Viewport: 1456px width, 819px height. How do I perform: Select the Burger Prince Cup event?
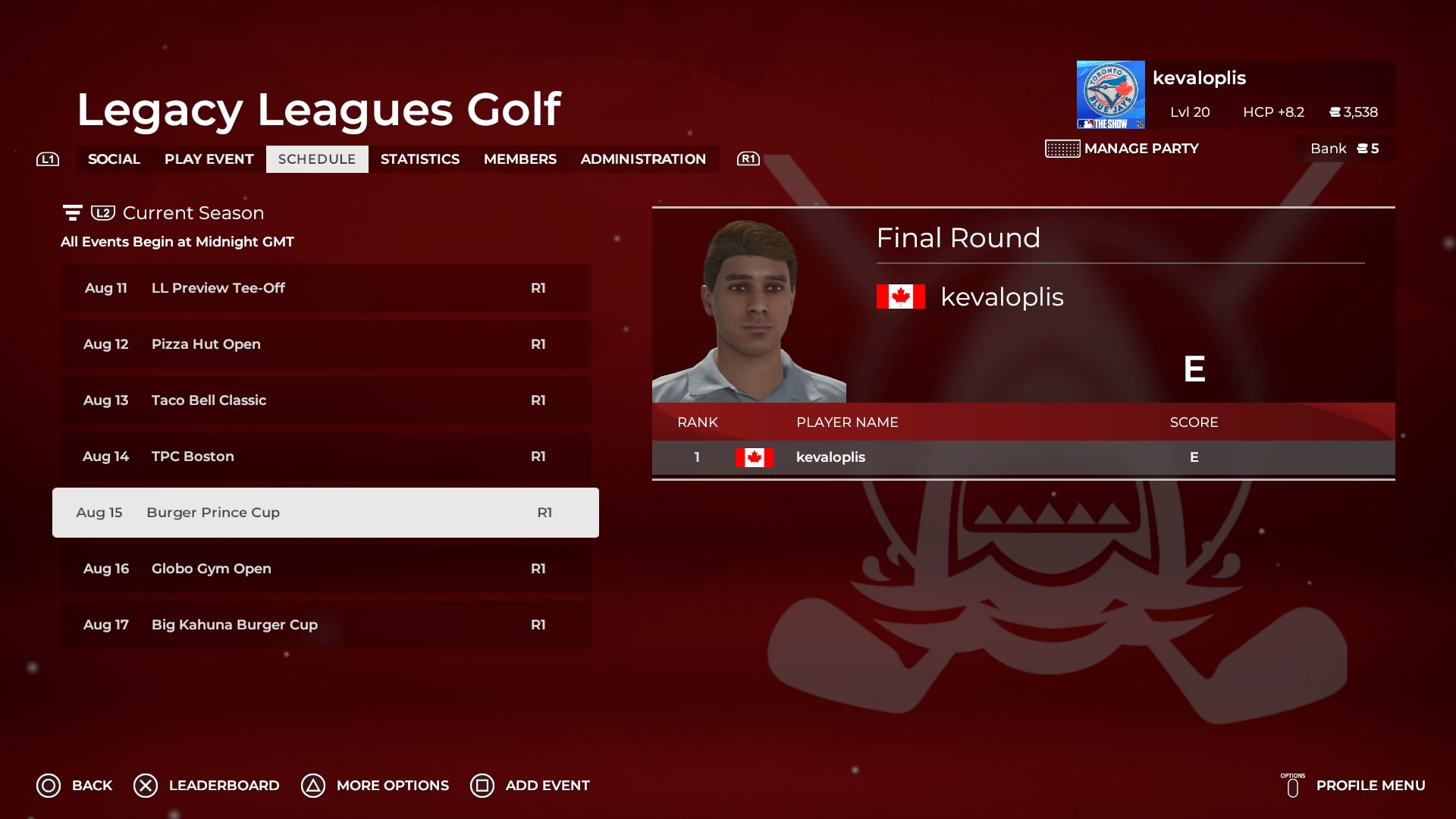(326, 513)
